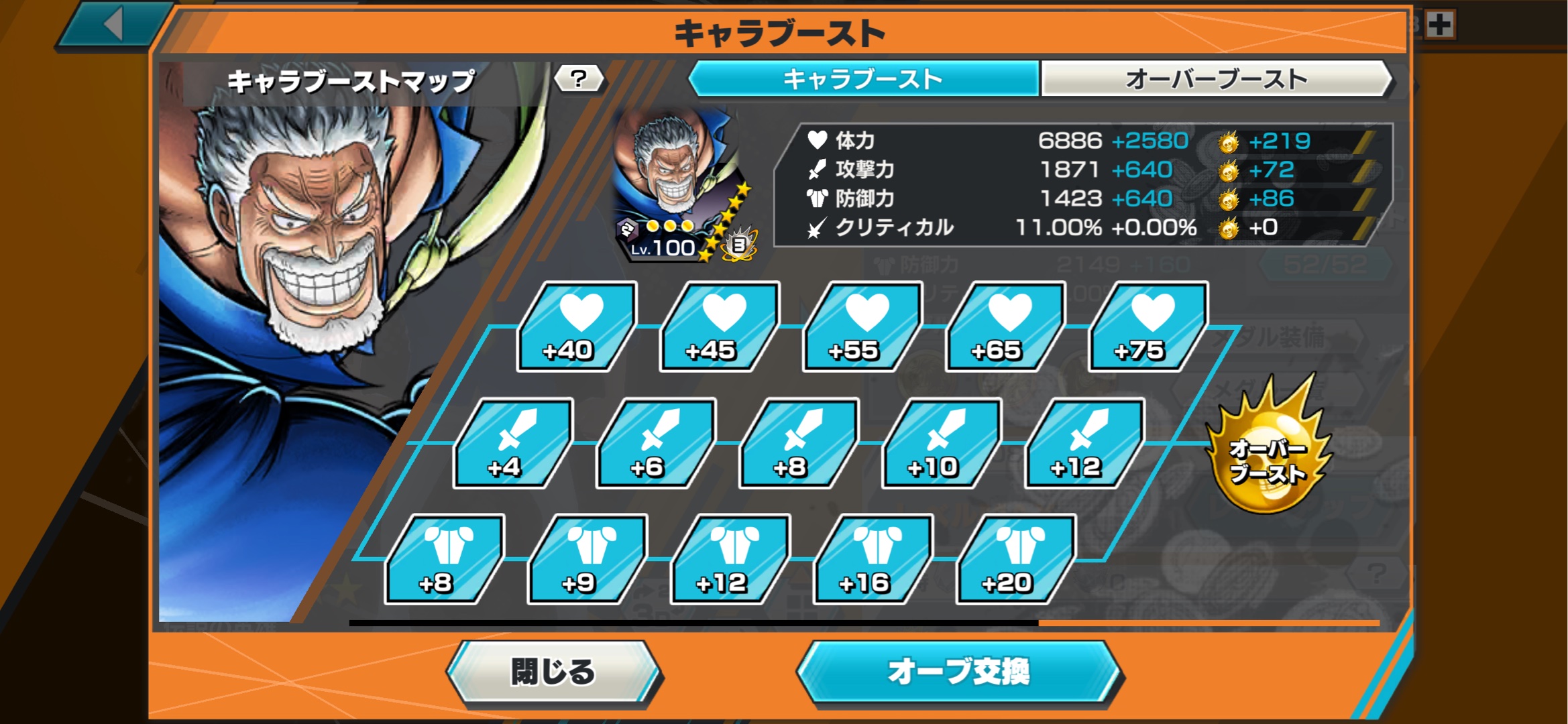Choose the sword +12 attack node
The width and height of the screenshot is (1568, 724).
1084,444
